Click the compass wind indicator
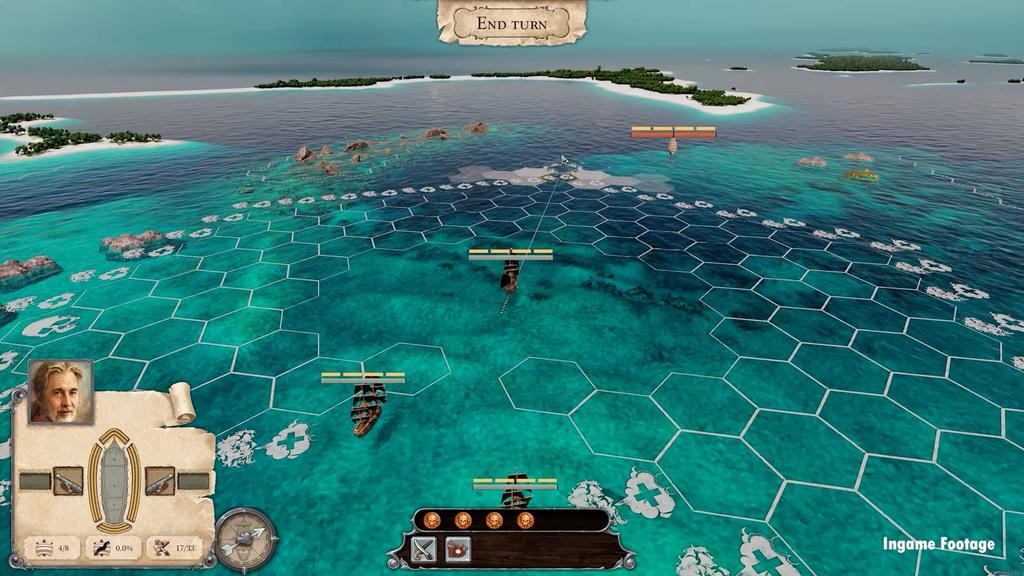Screen dimensions: 1024x576 coord(245,540)
